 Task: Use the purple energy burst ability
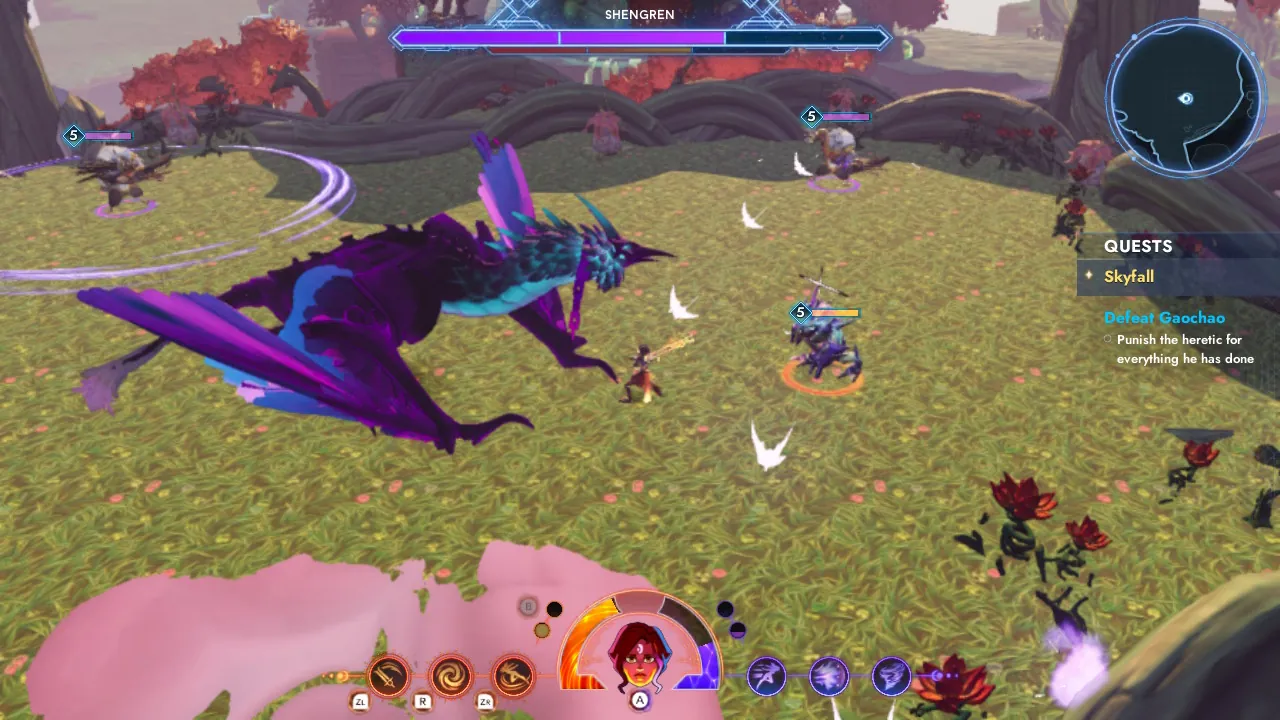coord(829,676)
